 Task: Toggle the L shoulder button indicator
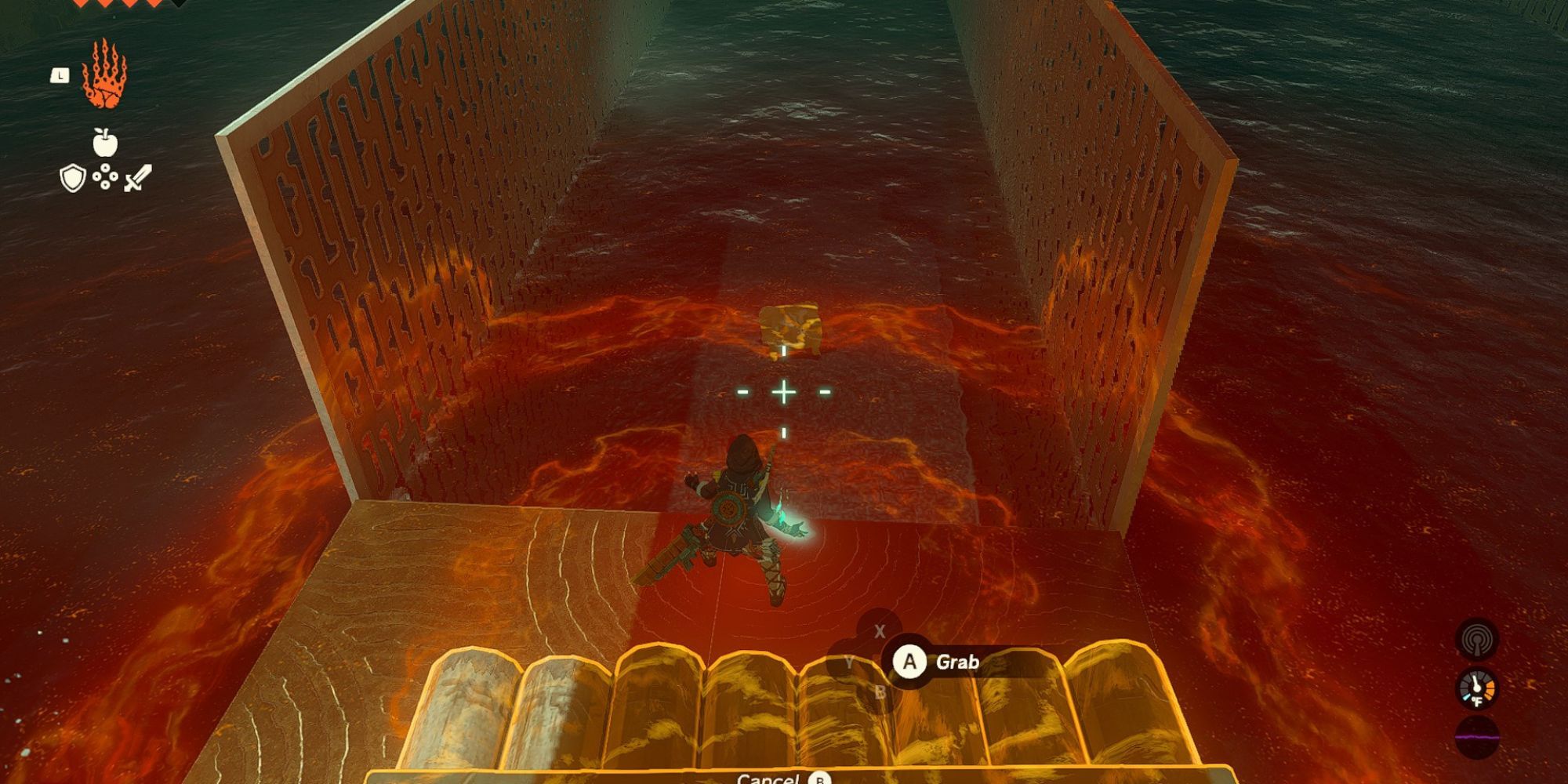click(60, 74)
